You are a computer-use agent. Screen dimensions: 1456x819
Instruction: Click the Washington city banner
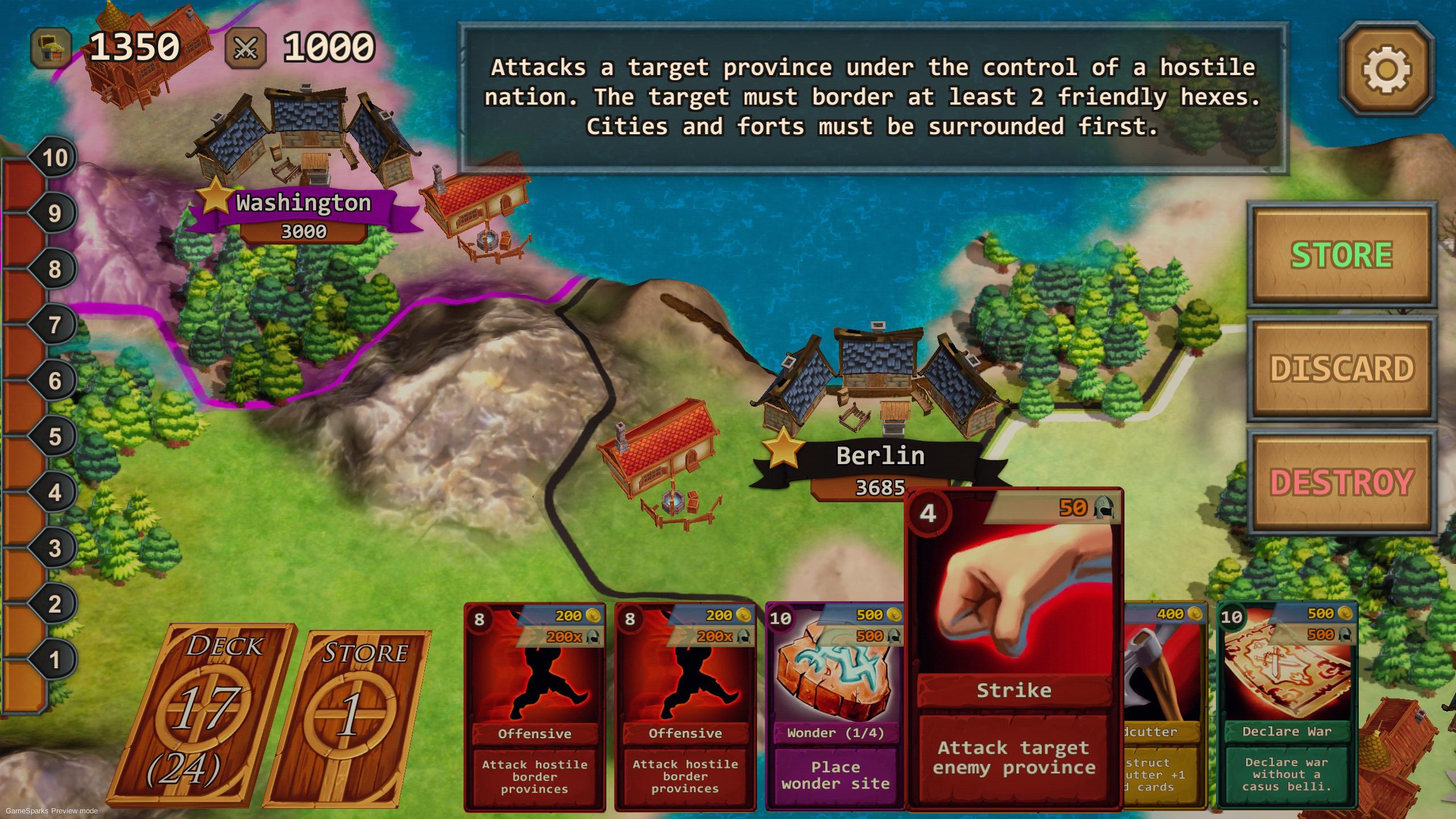(303, 202)
